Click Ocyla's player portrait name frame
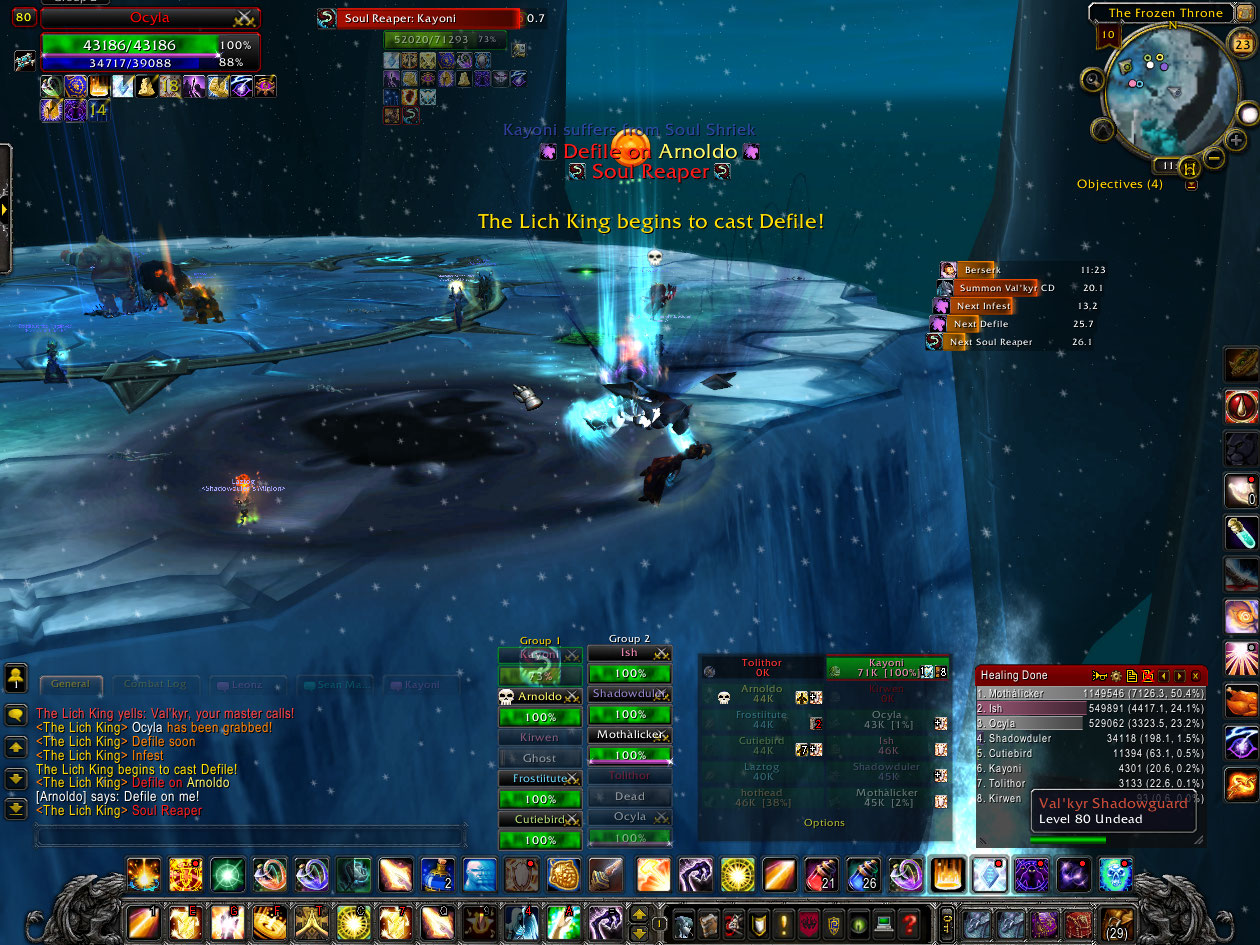Viewport: 1260px width, 945px height. [150, 18]
